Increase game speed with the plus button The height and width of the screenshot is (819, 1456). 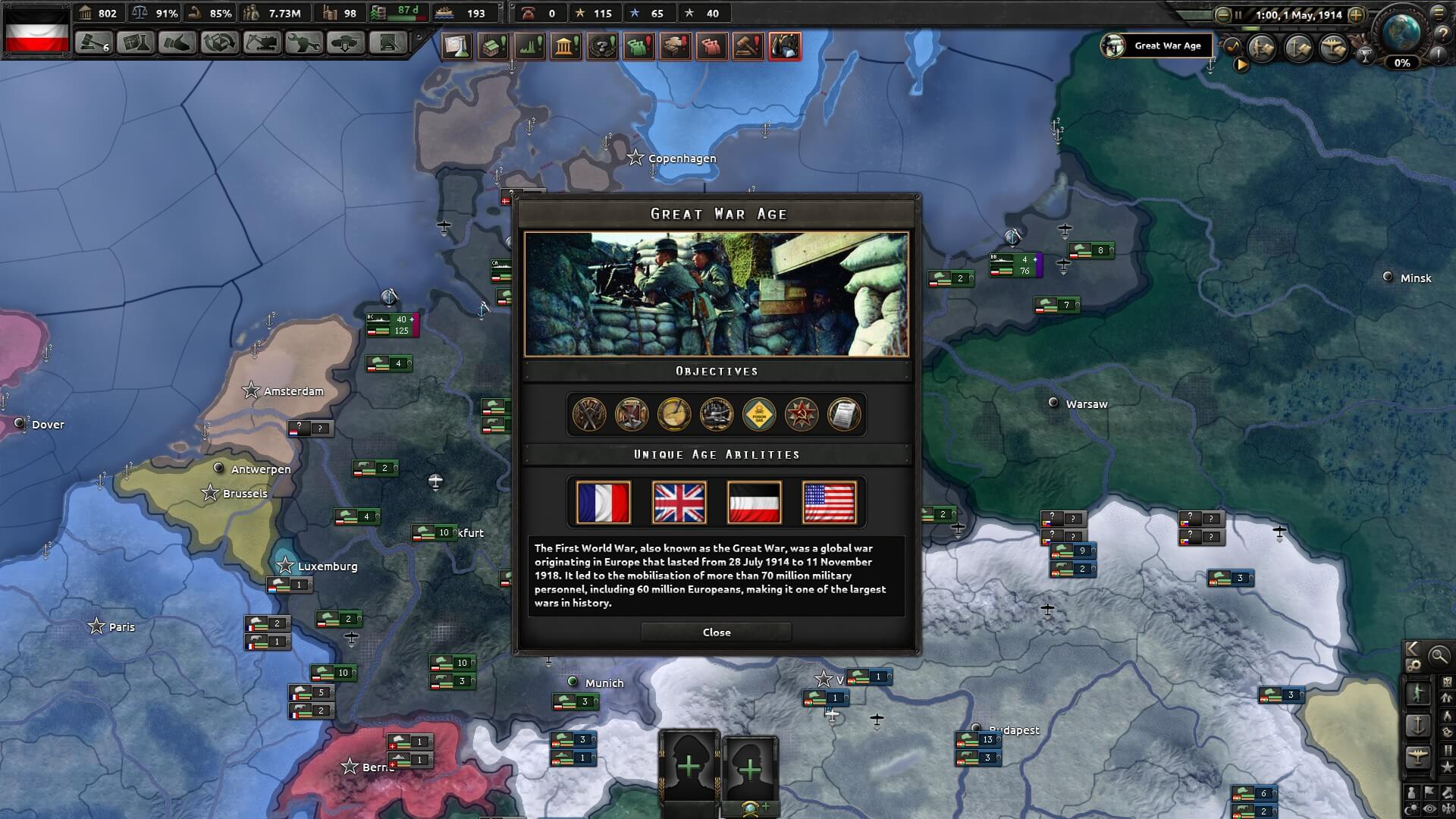click(1356, 14)
